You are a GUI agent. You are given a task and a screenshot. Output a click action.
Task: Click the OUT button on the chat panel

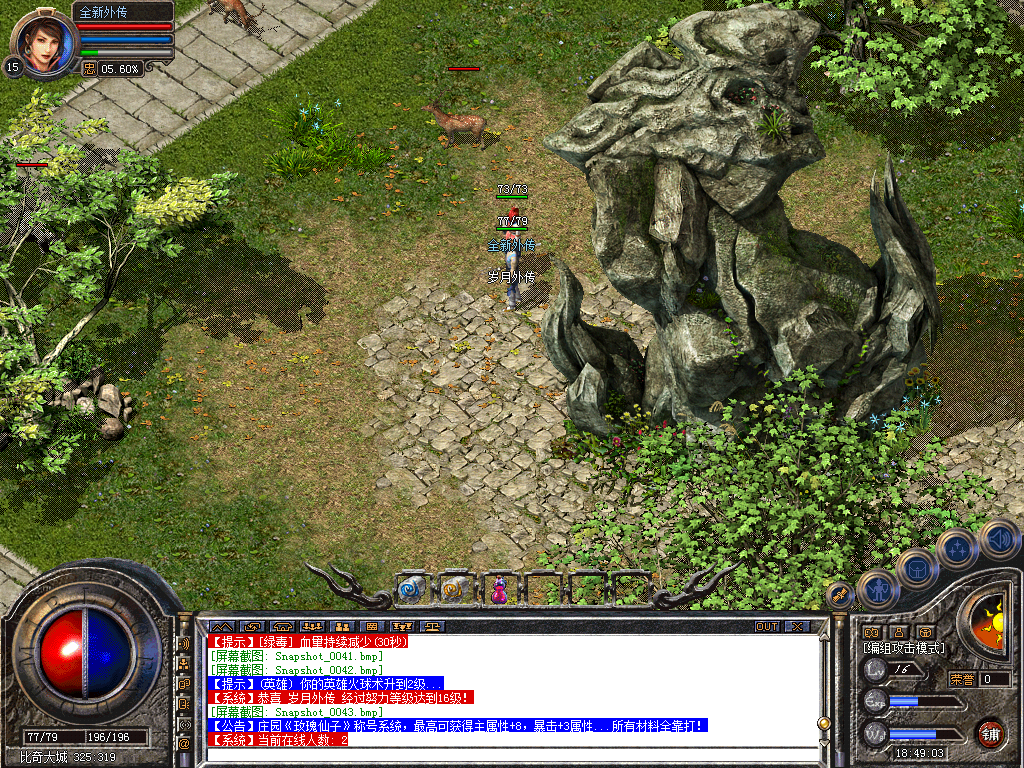[x=766, y=626]
